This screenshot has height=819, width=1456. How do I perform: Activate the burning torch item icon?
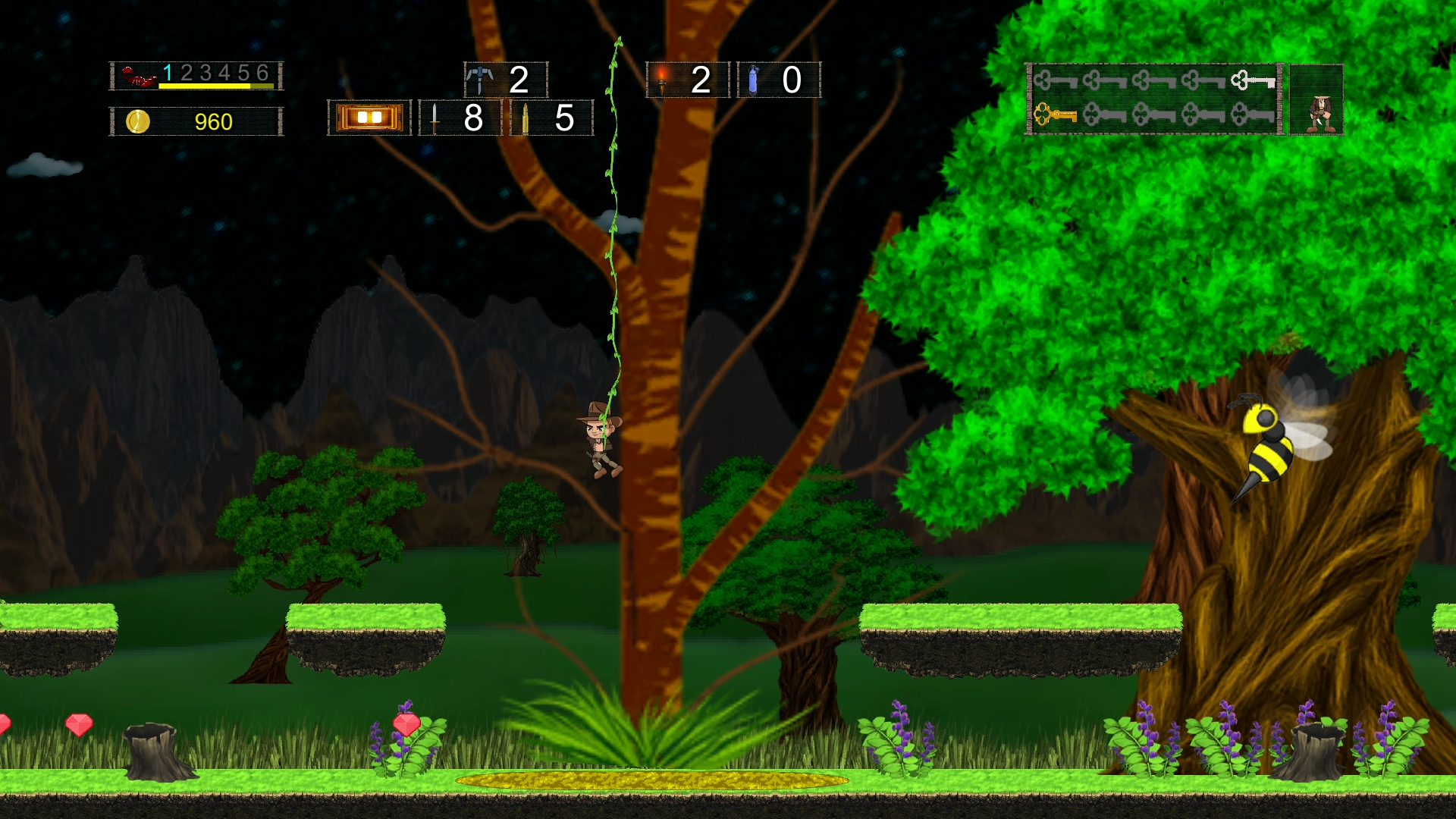pos(662,79)
